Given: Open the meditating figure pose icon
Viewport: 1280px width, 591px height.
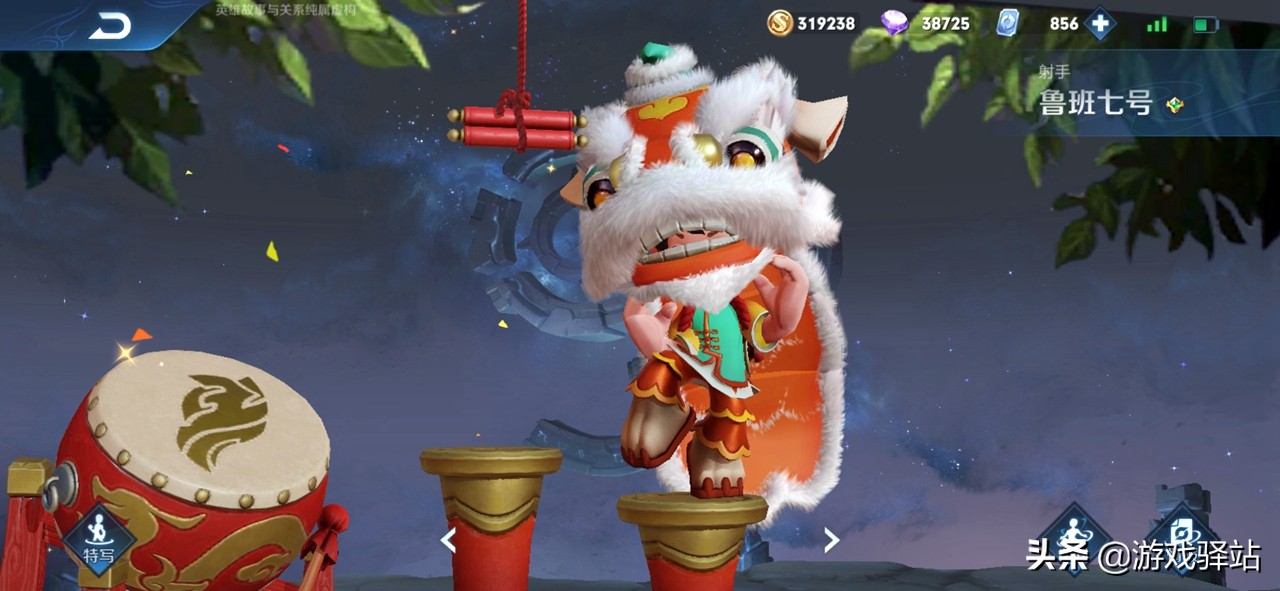Looking at the screenshot, I should coord(1073,534).
